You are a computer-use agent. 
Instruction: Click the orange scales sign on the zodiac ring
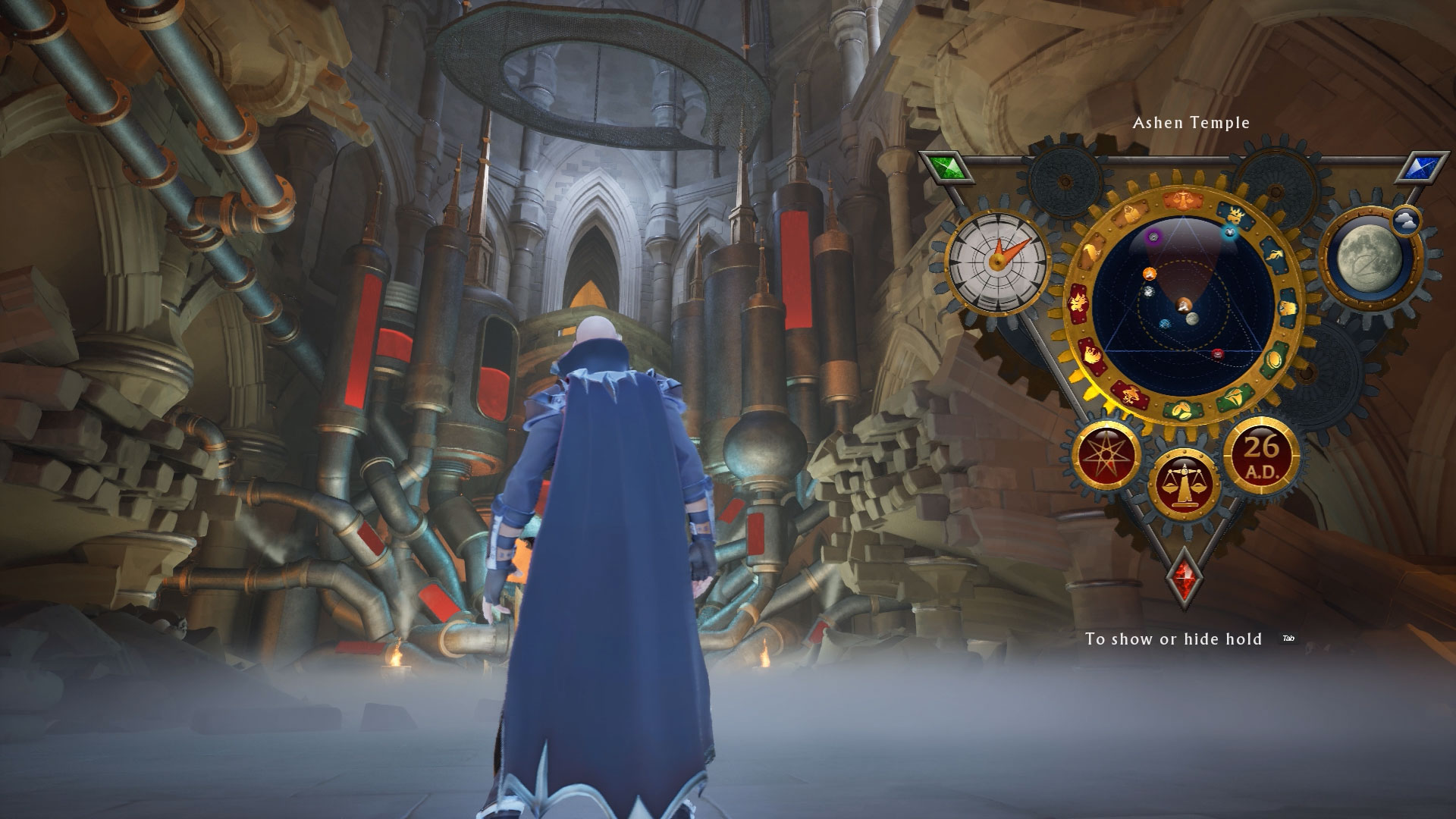(1184, 200)
